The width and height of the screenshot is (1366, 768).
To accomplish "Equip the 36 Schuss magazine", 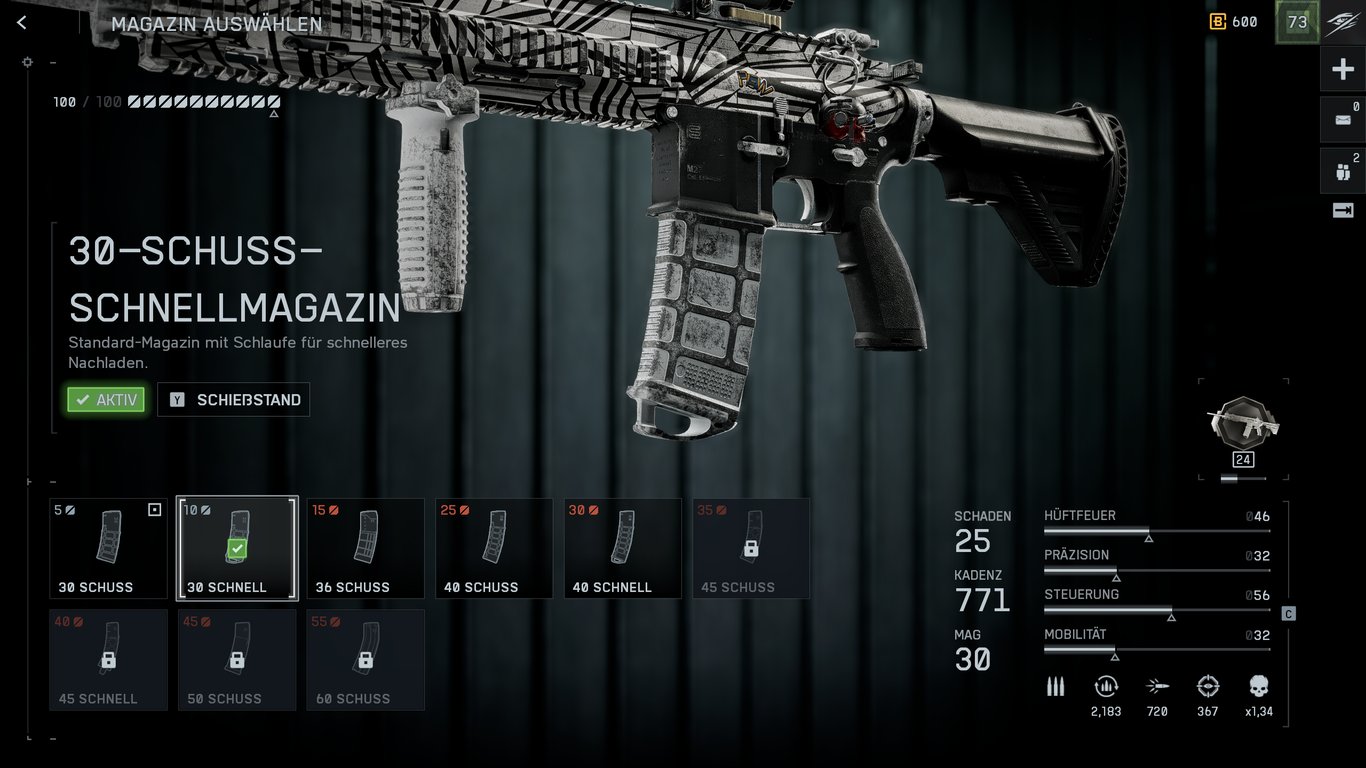I will pyautogui.click(x=365, y=548).
